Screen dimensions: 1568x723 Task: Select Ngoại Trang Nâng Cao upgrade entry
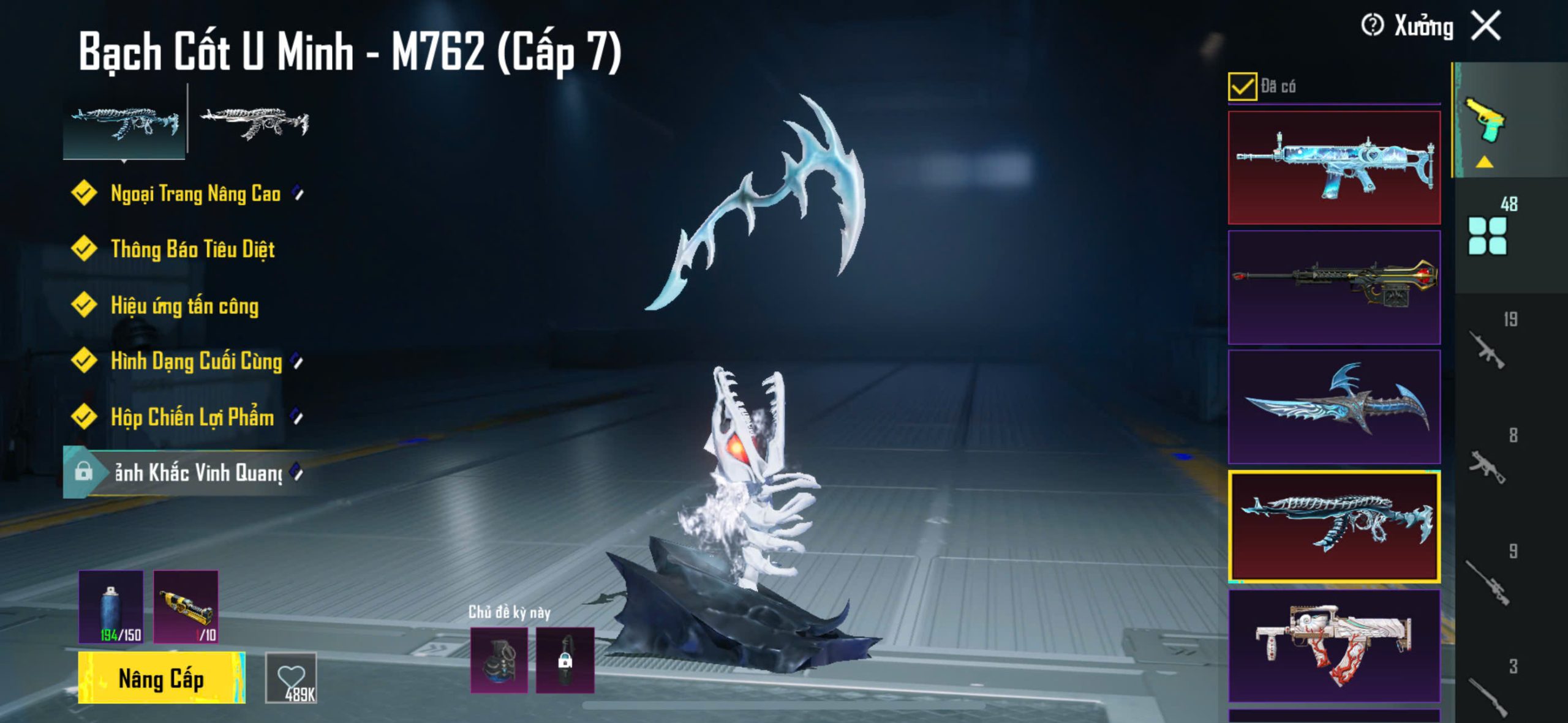195,193
